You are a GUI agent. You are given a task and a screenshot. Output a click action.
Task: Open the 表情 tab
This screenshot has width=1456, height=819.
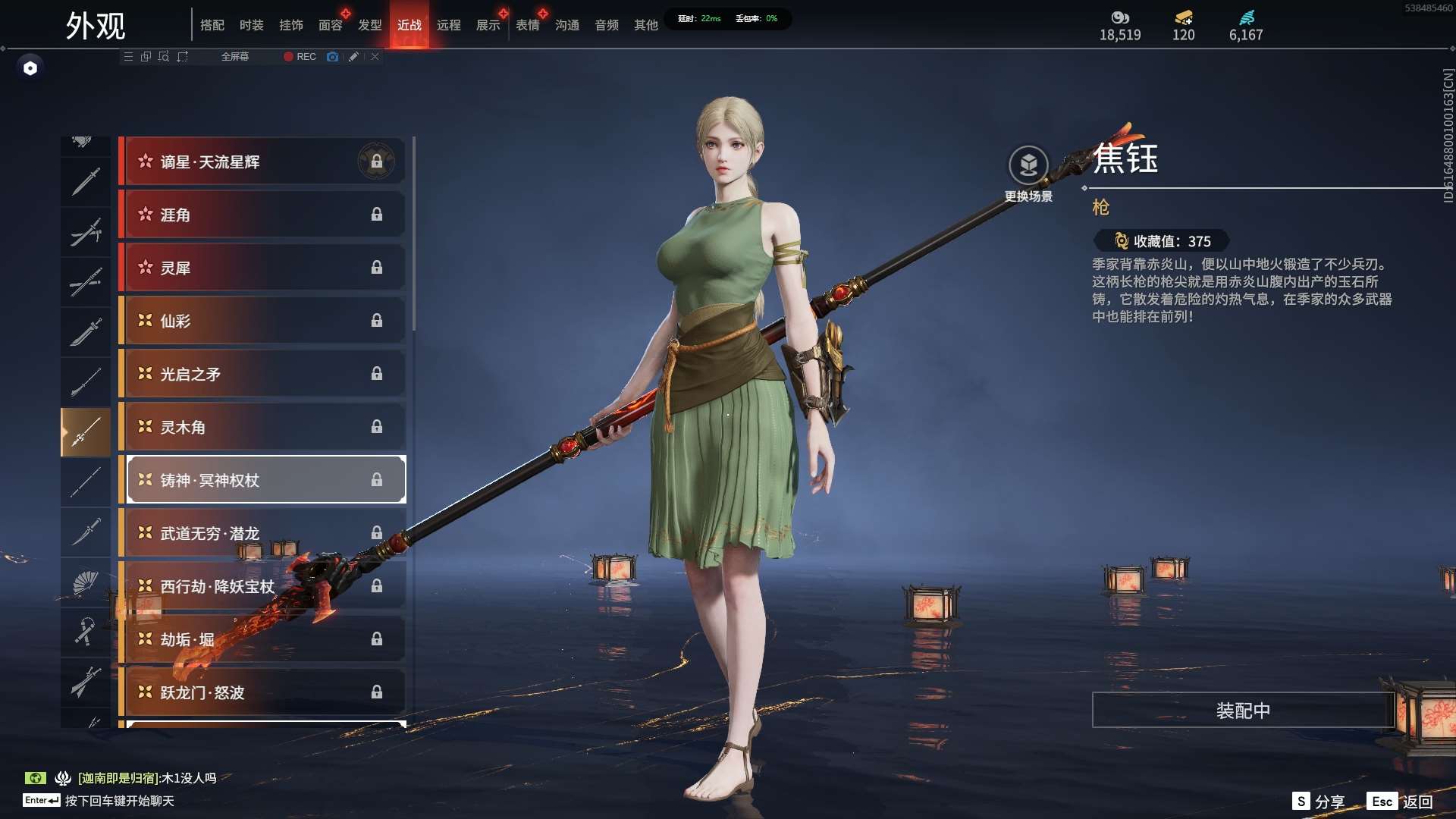point(527,25)
